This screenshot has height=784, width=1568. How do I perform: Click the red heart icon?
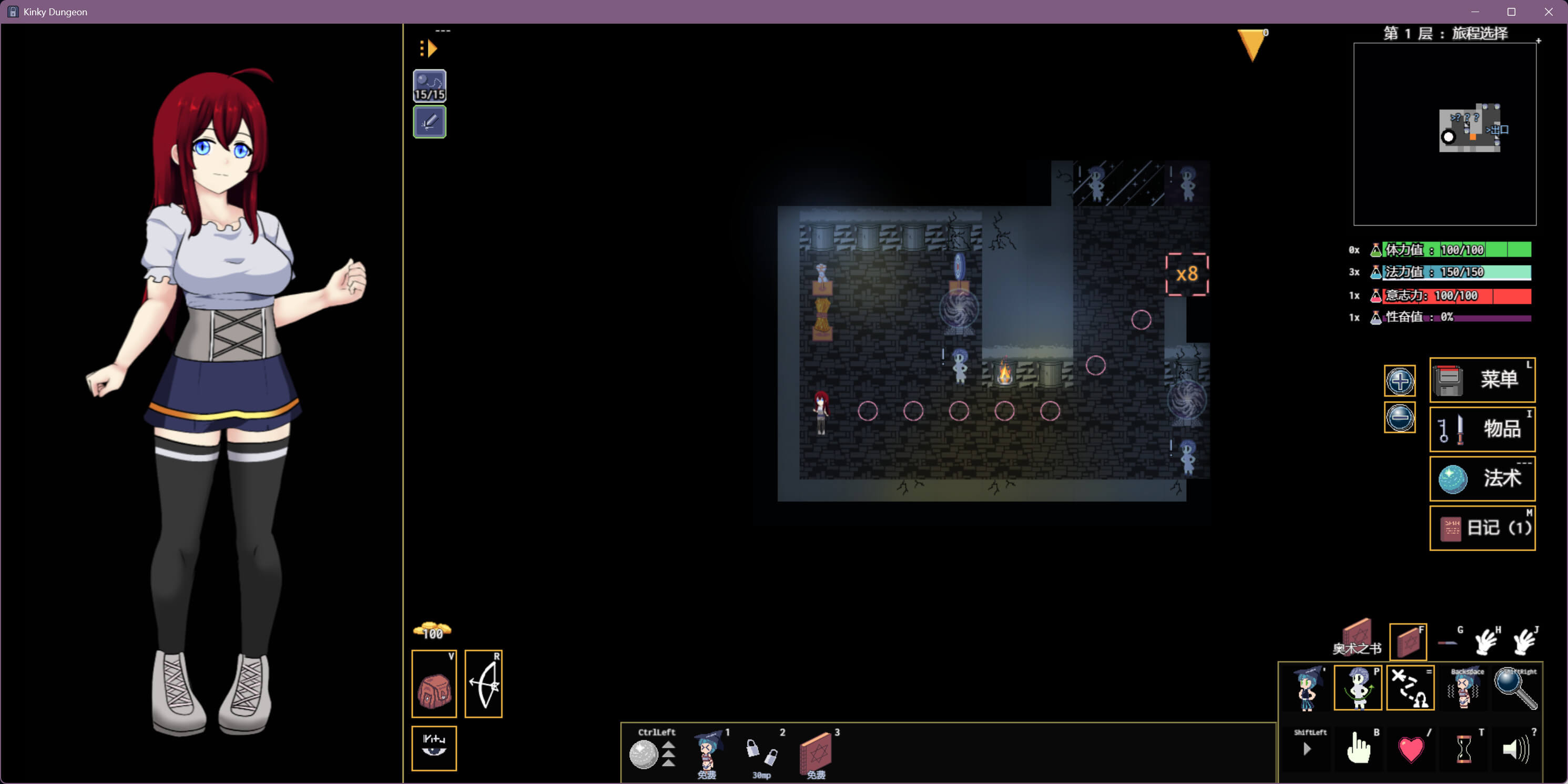(x=1410, y=749)
